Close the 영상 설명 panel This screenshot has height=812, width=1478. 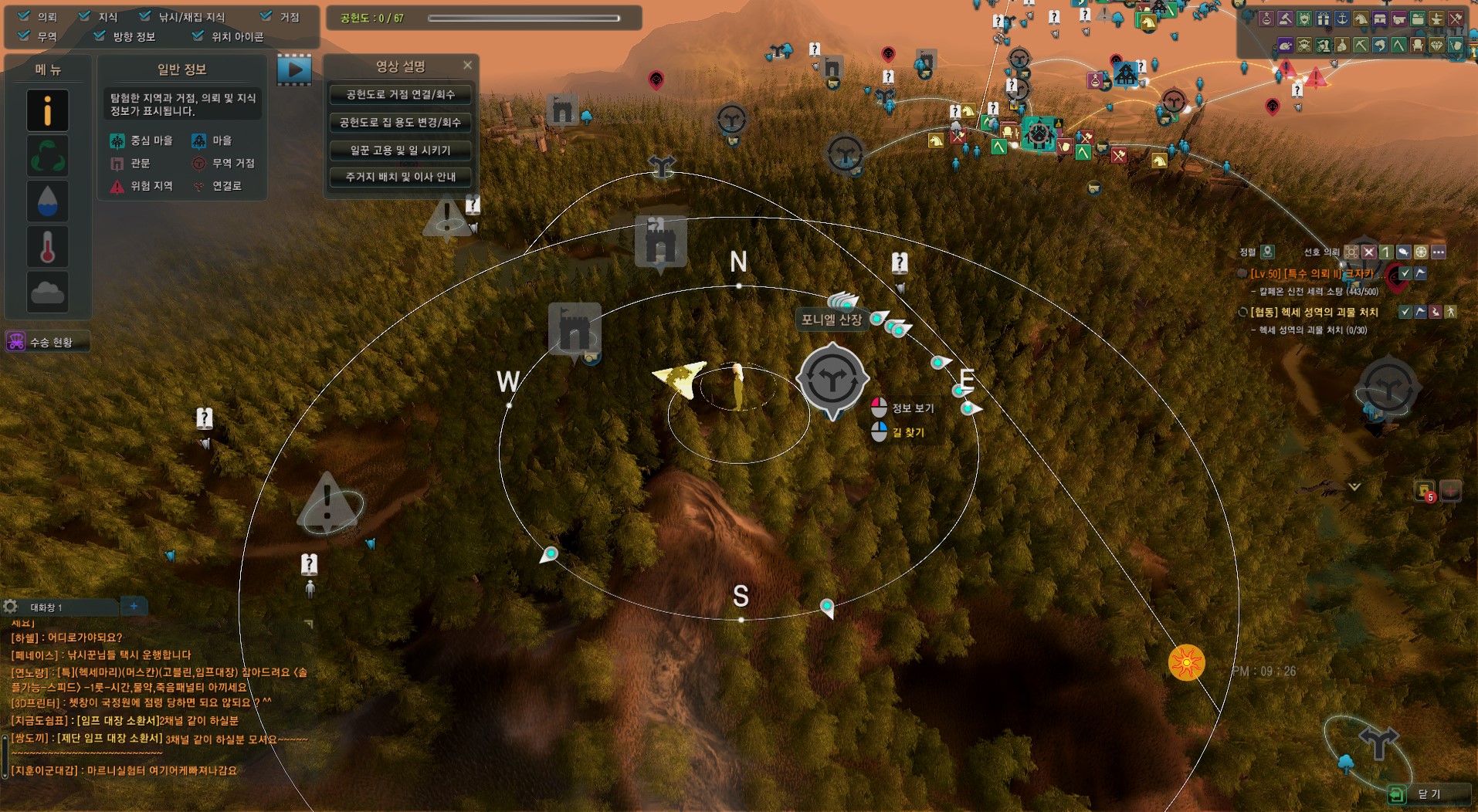pyautogui.click(x=467, y=66)
